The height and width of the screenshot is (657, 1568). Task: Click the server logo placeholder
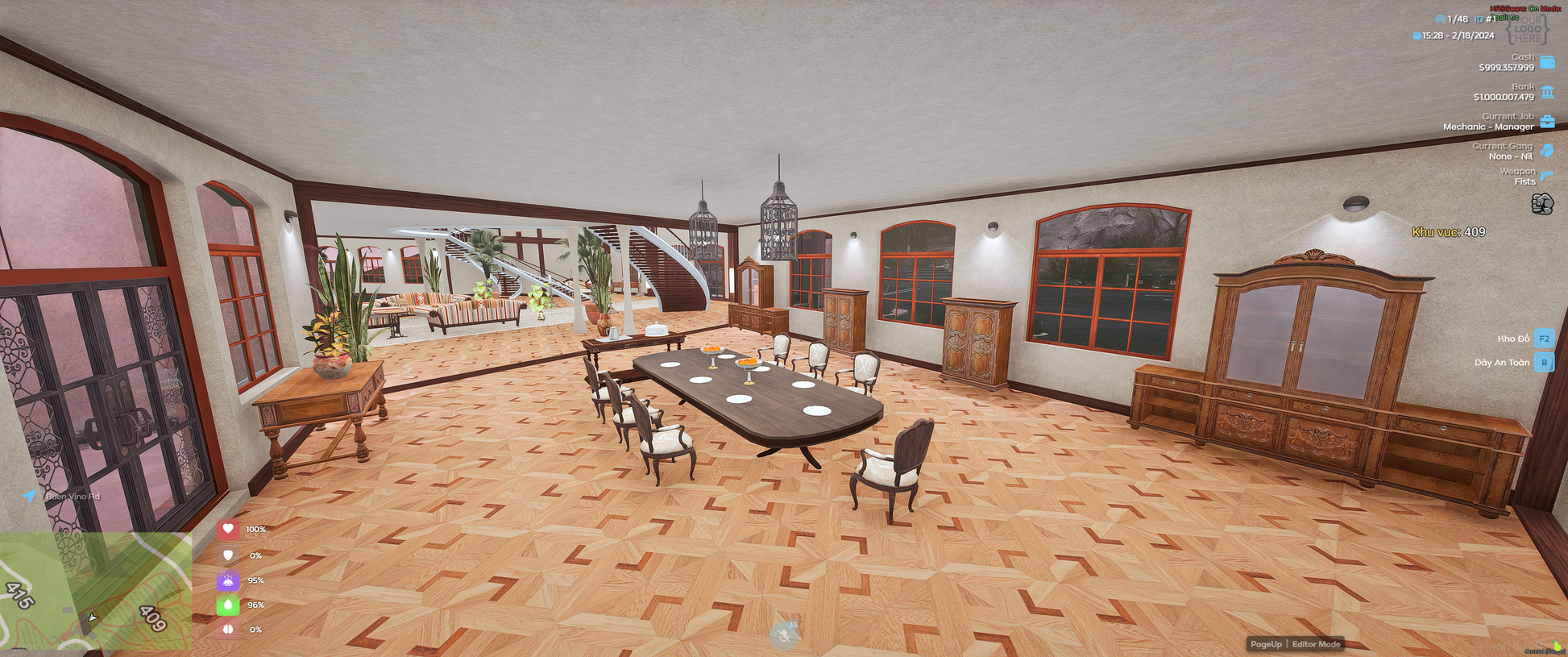(x=1527, y=29)
